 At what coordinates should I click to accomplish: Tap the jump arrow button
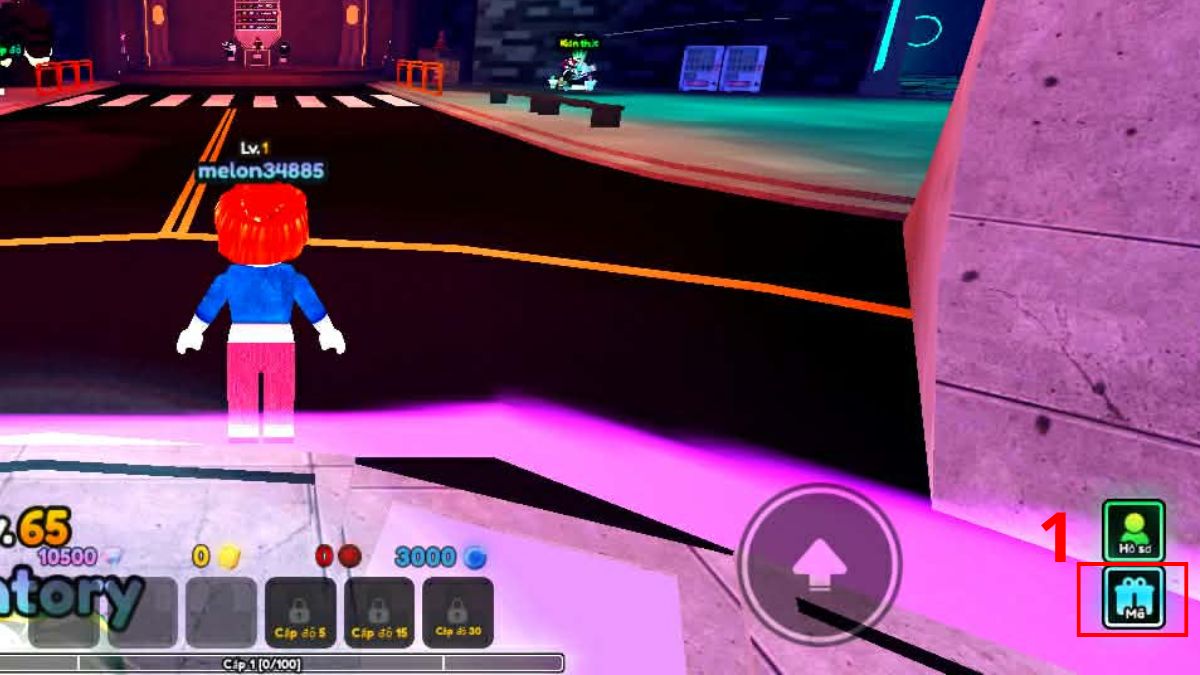(819, 565)
